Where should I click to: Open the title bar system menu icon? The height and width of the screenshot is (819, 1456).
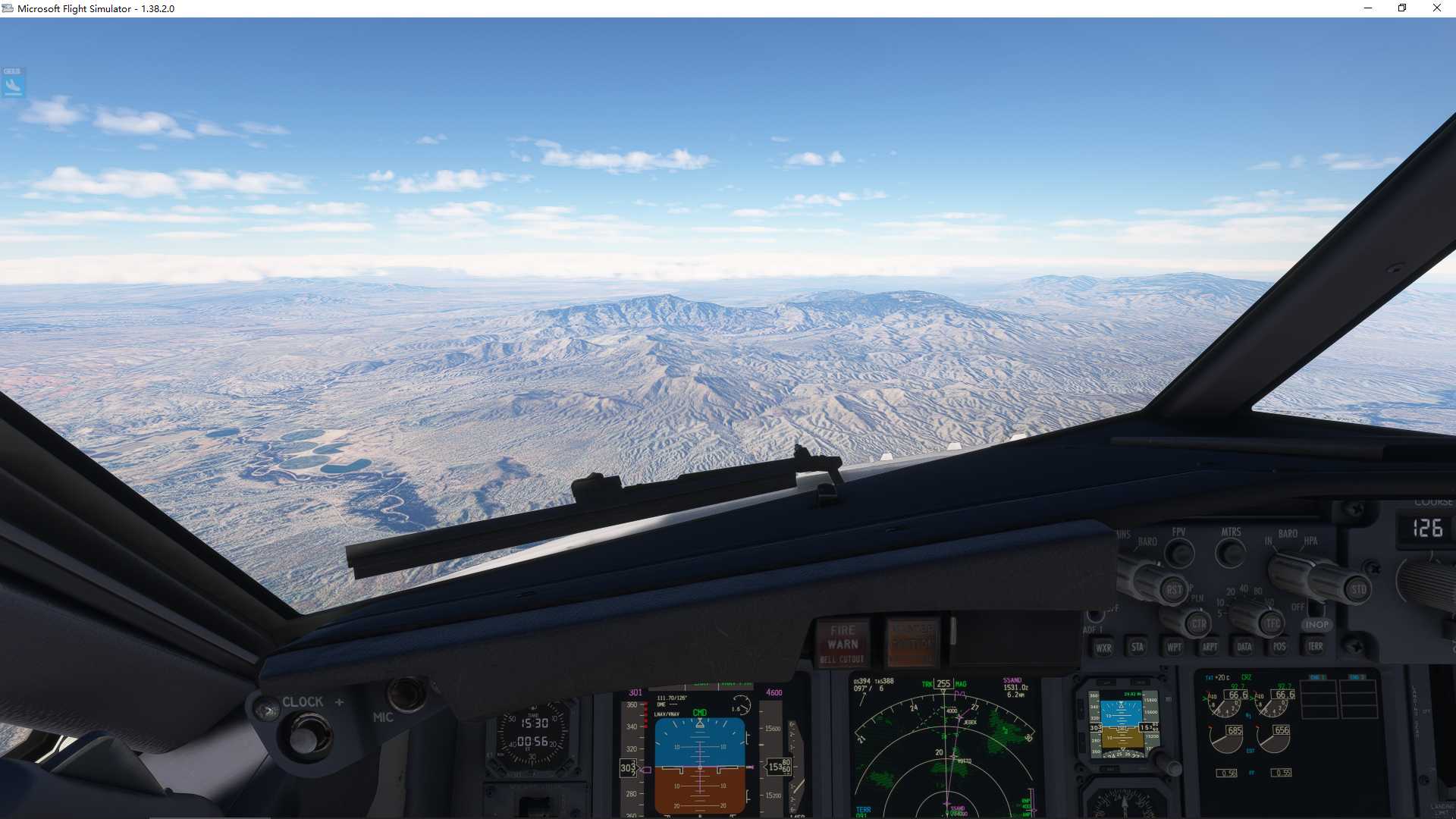(x=8, y=8)
